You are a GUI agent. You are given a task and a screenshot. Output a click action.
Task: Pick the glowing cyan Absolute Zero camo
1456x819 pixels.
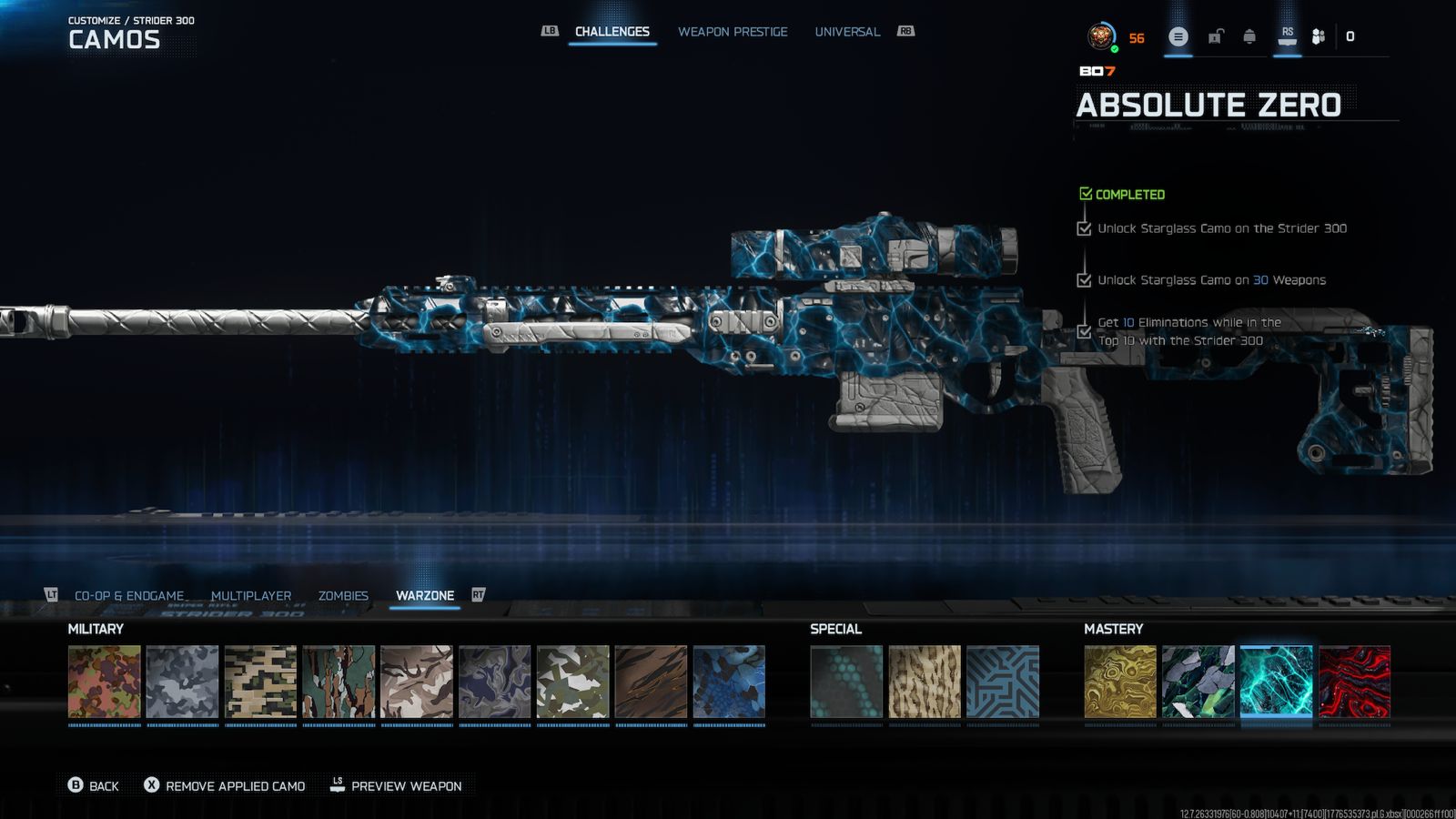(1276, 682)
